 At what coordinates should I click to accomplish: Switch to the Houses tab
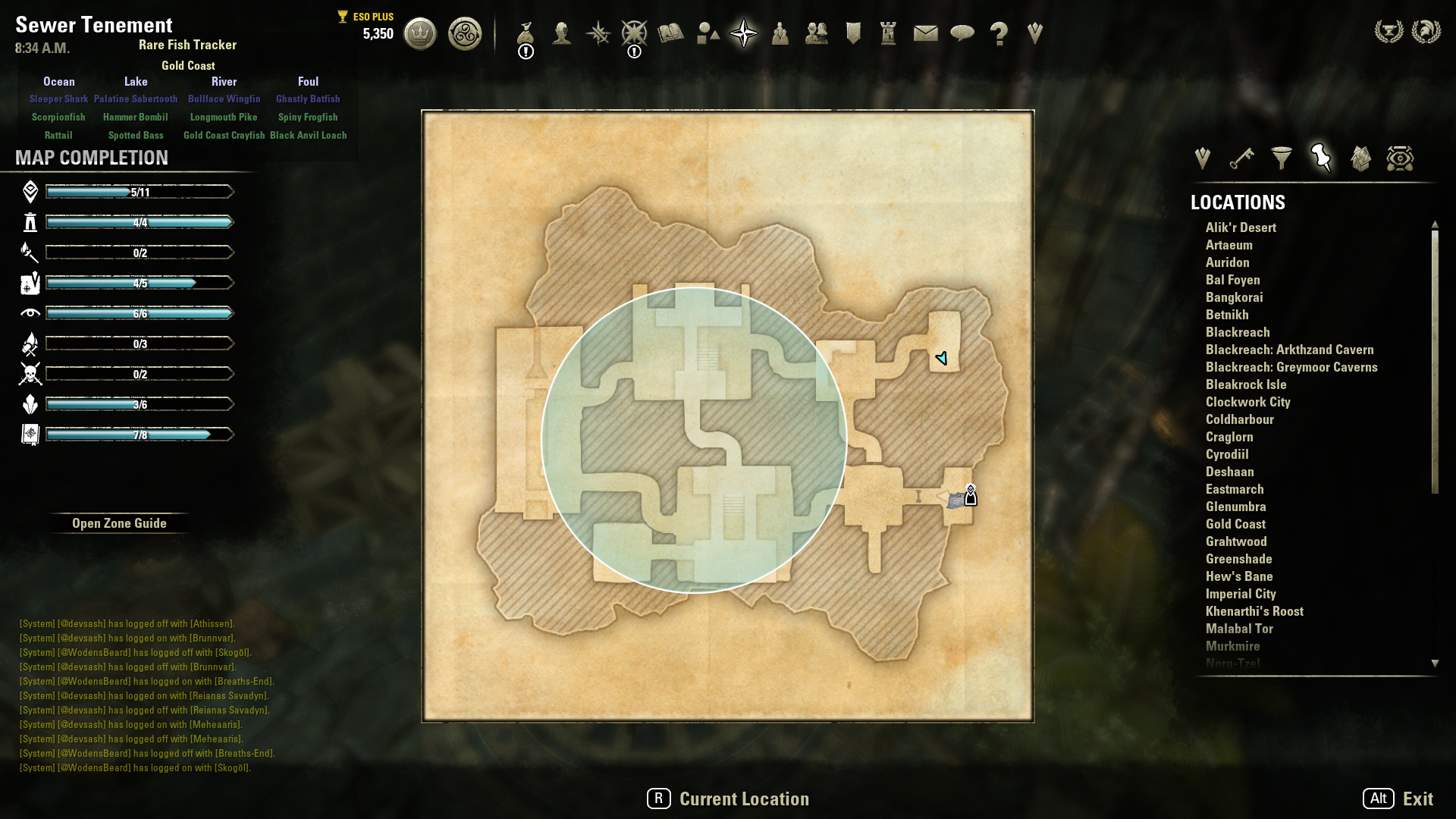click(1360, 158)
